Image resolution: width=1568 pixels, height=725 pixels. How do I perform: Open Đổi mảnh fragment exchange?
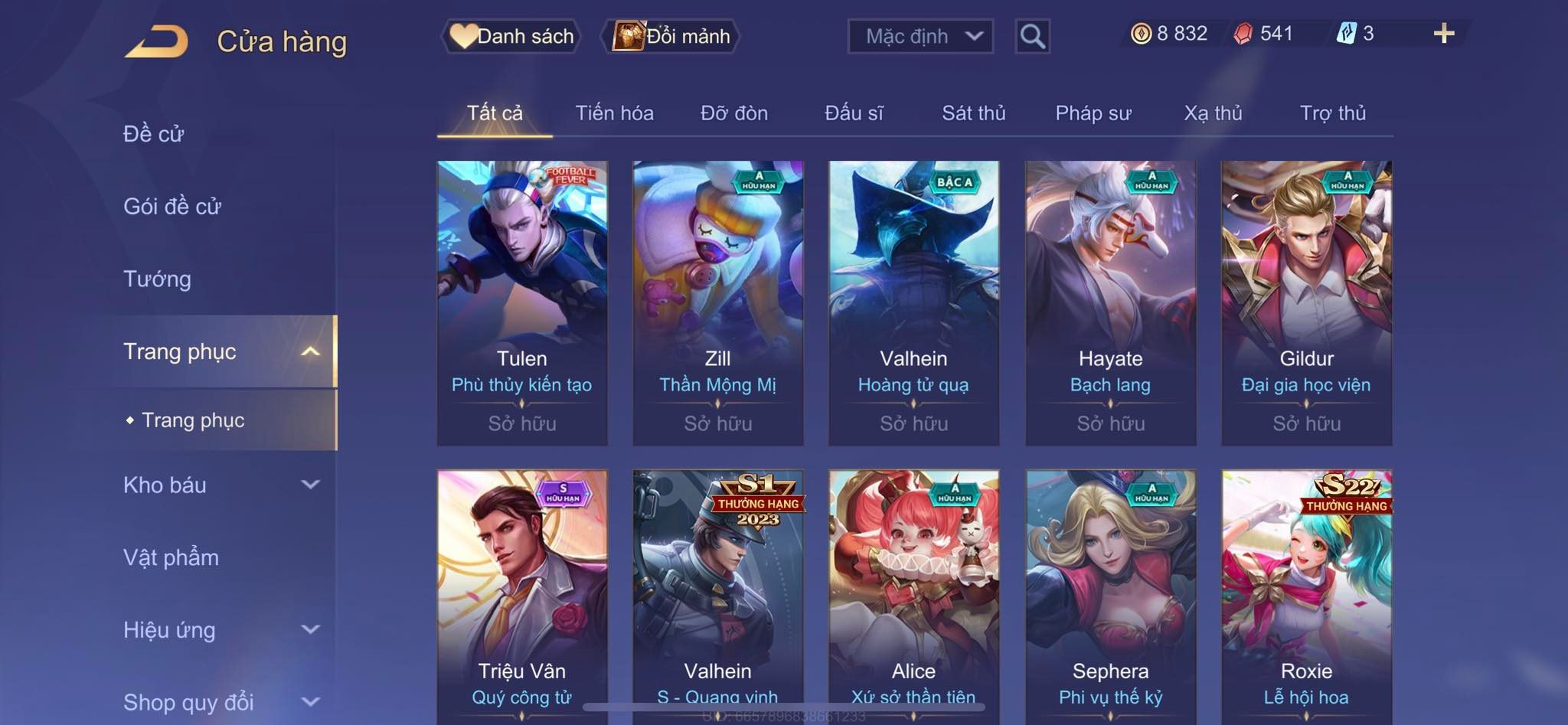(673, 36)
